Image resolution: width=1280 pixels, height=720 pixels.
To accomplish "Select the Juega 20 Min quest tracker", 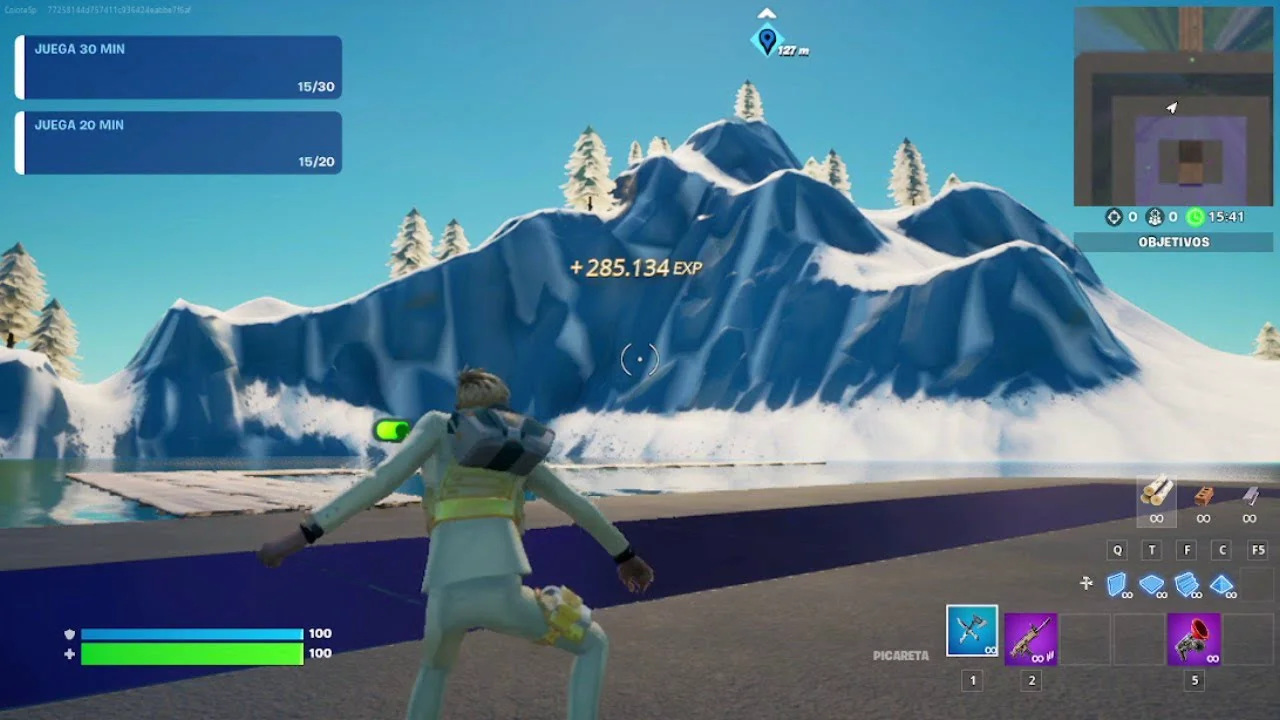I will (x=180, y=143).
